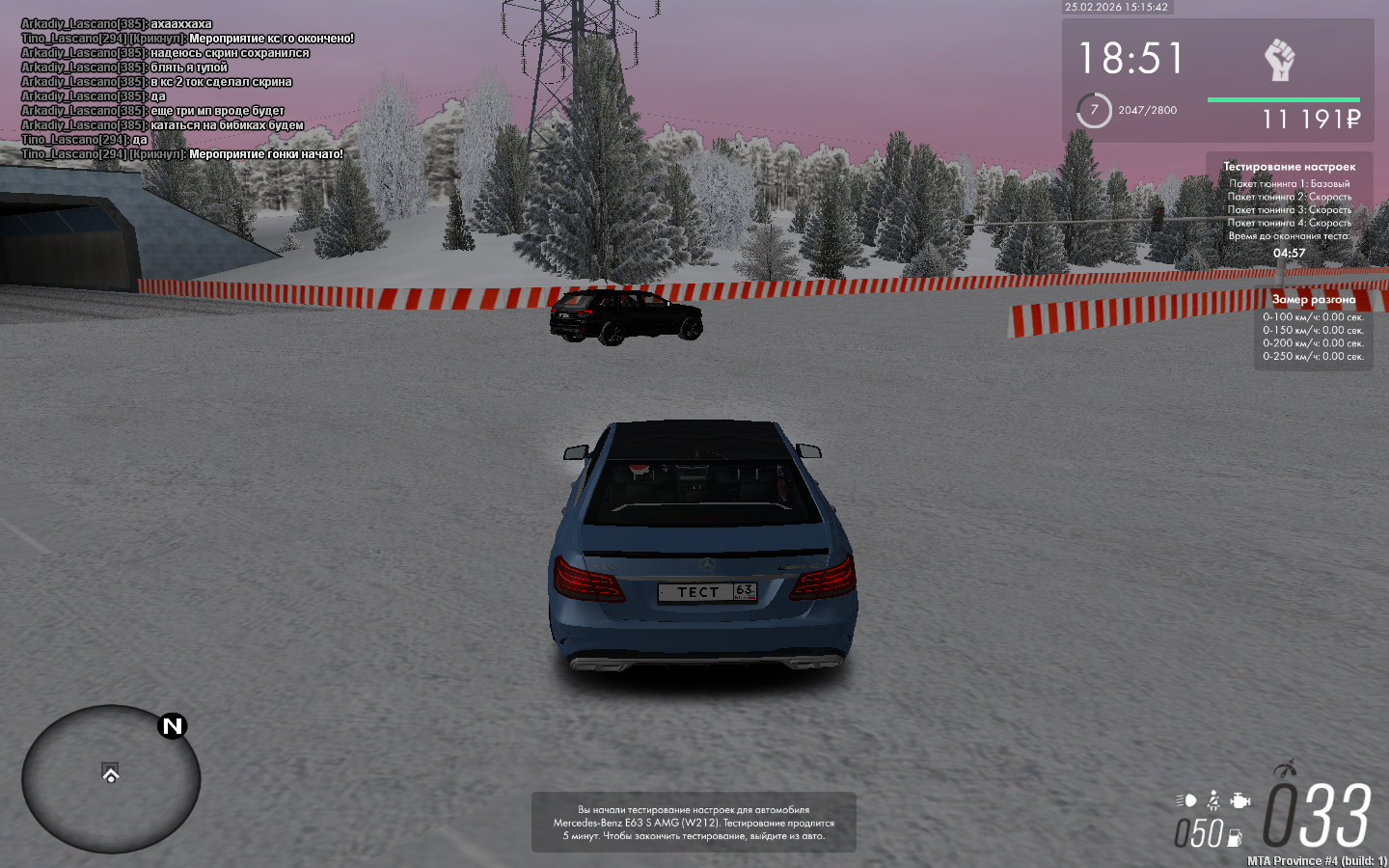
Task: Click the Mercedes-Benz test notification box
Action: (x=694, y=823)
